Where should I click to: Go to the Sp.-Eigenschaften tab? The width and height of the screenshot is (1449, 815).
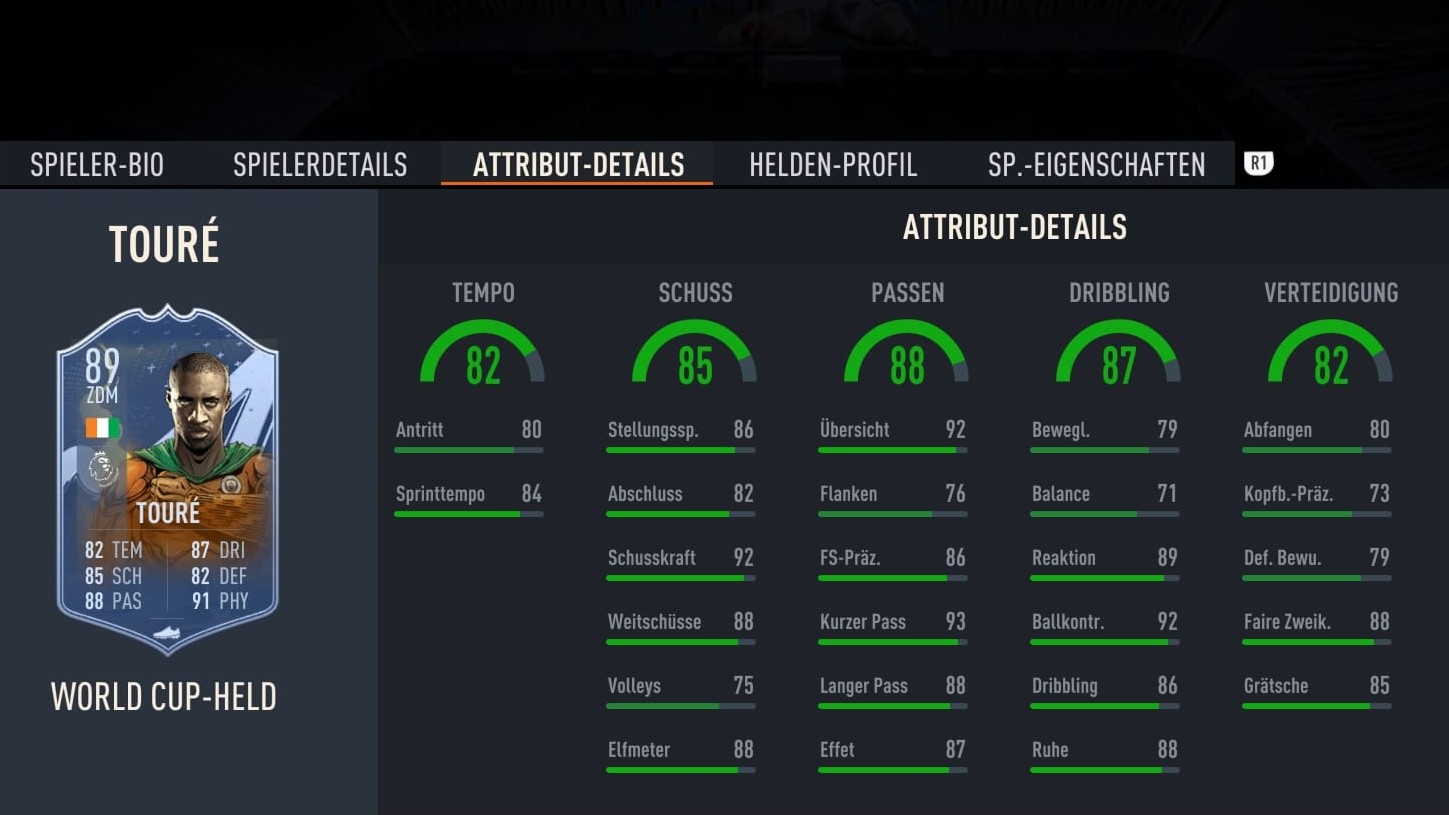click(x=1096, y=165)
